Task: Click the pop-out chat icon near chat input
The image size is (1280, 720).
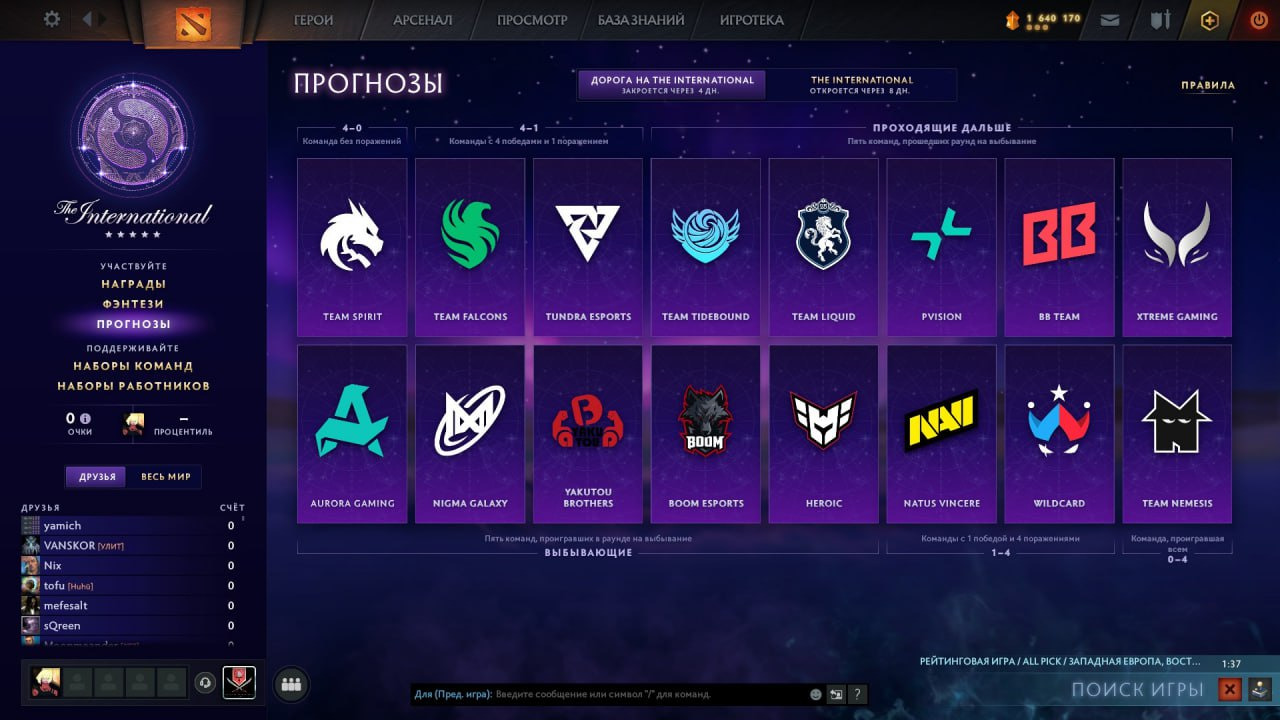Action: point(836,694)
